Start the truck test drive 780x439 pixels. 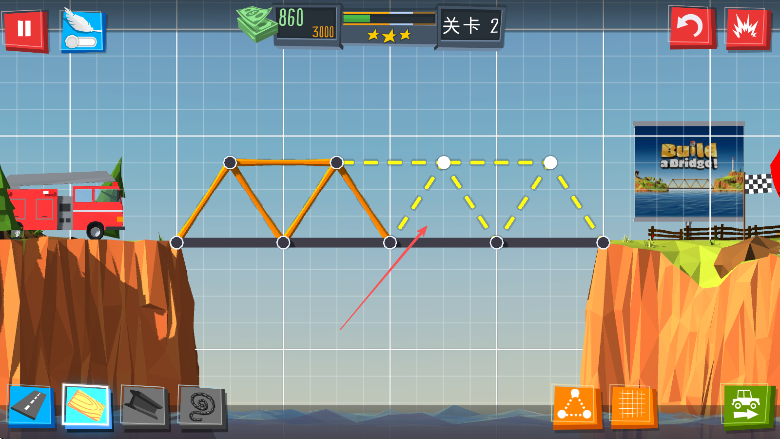pyautogui.click(x=746, y=405)
